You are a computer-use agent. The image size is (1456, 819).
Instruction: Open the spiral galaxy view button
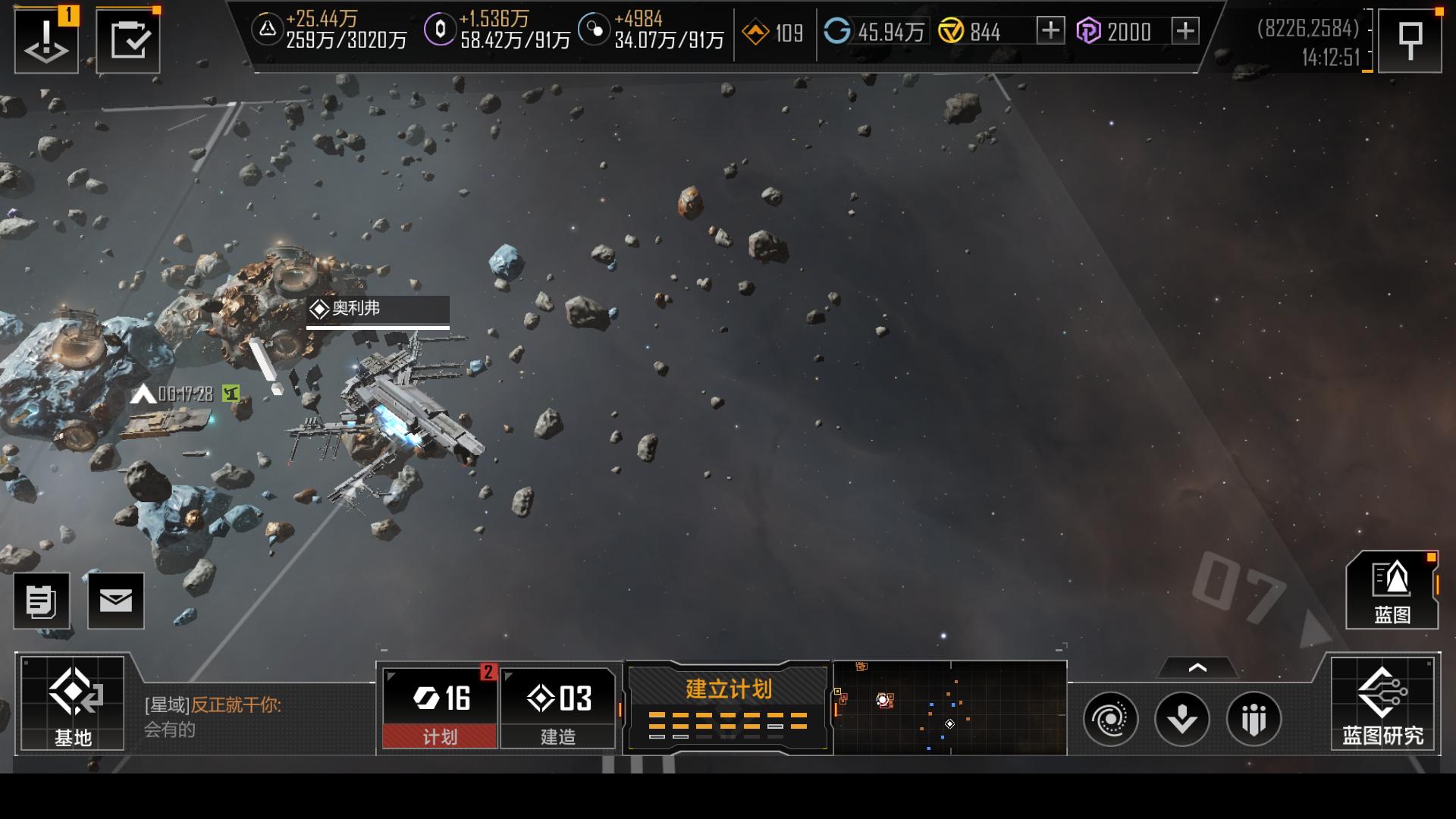1111,718
